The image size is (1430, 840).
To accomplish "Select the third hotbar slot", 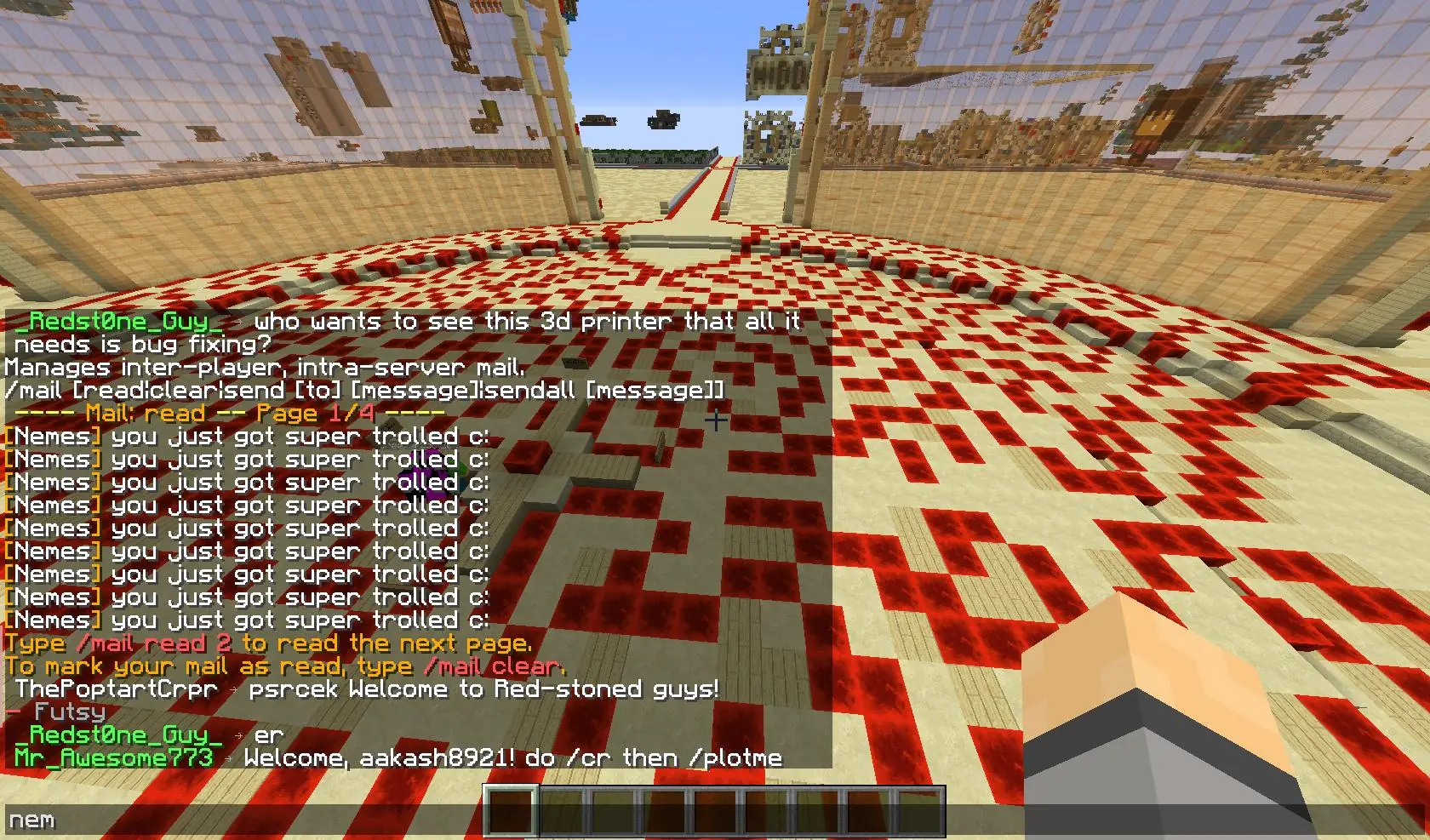I will pos(615,809).
